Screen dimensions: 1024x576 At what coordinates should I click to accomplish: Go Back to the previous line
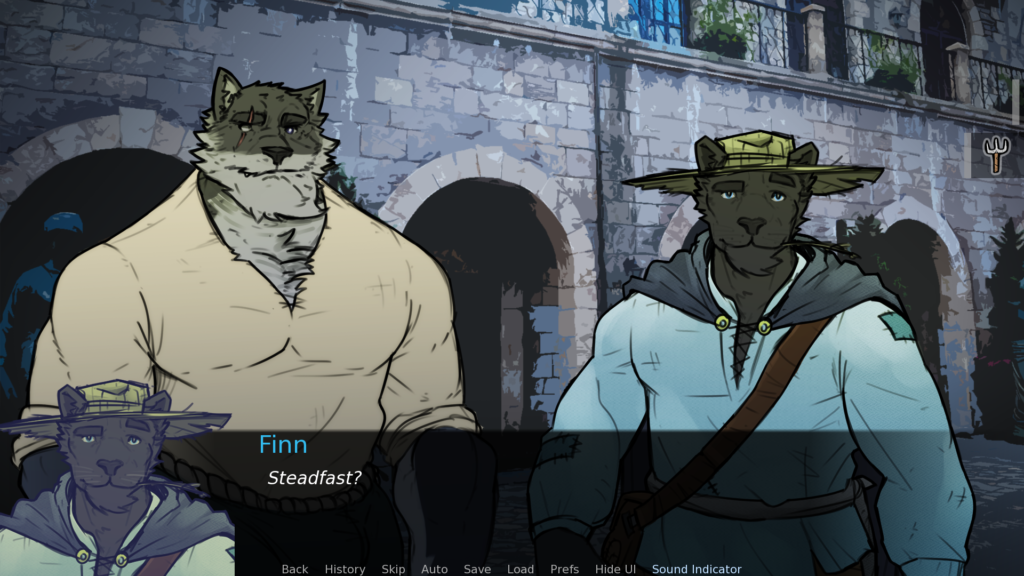click(294, 569)
